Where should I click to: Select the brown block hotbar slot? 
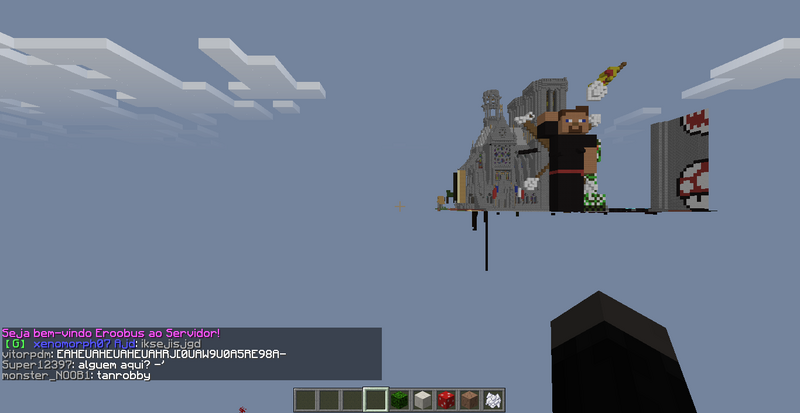click(470, 400)
